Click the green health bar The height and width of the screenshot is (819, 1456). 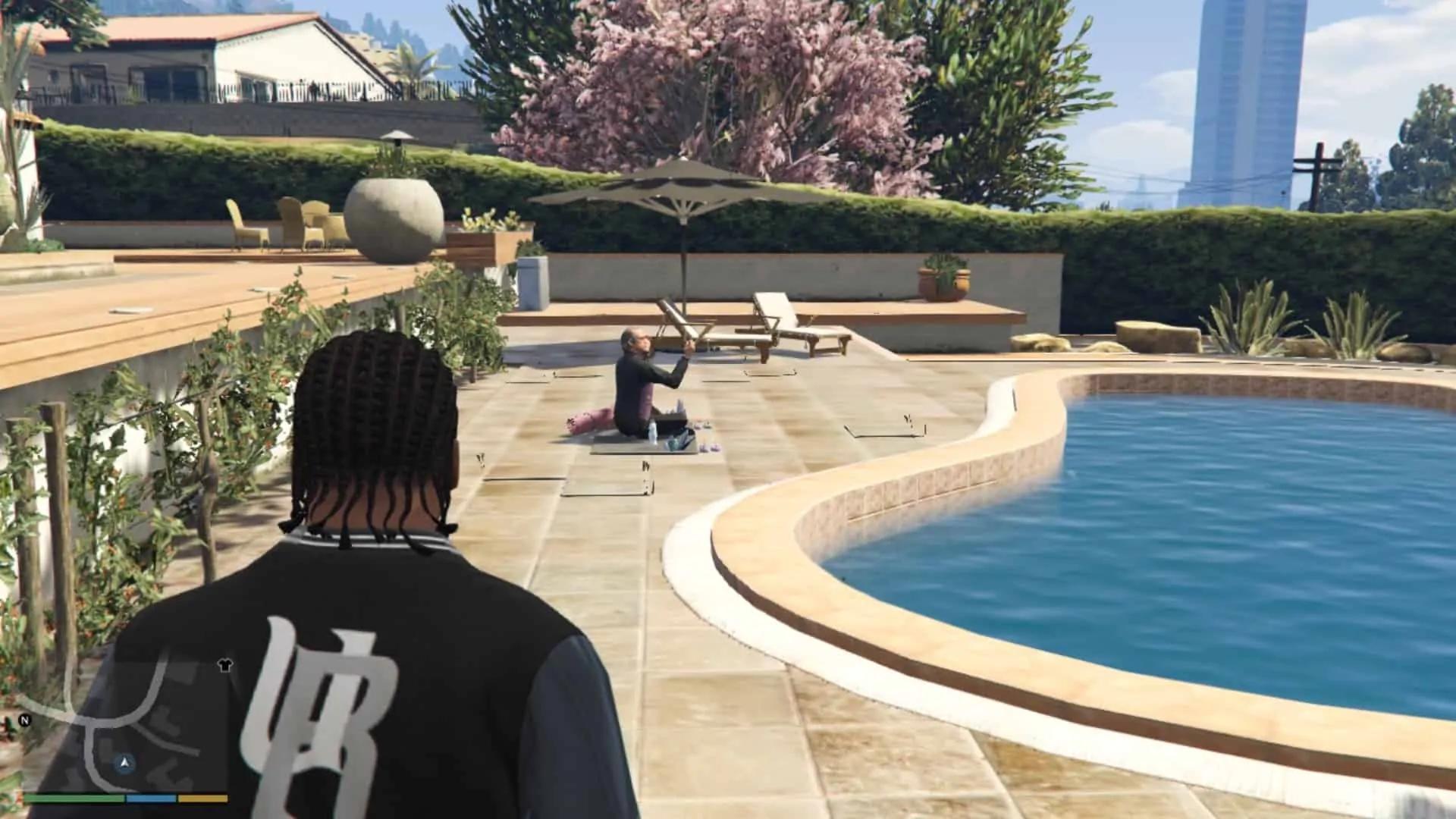(x=73, y=800)
